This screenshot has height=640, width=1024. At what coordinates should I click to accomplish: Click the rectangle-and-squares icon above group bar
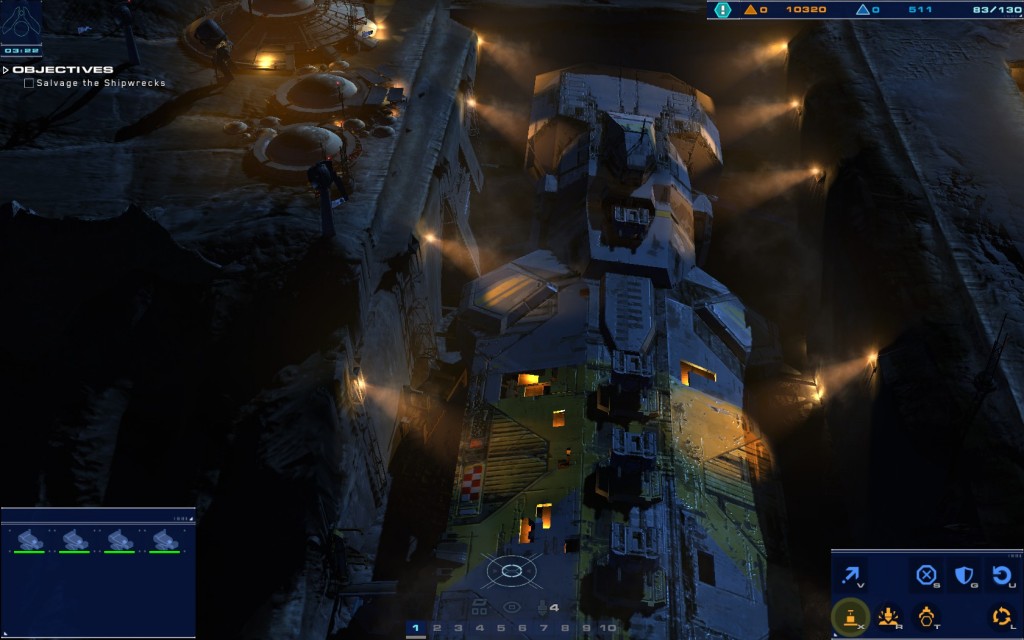click(x=479, y=606)
